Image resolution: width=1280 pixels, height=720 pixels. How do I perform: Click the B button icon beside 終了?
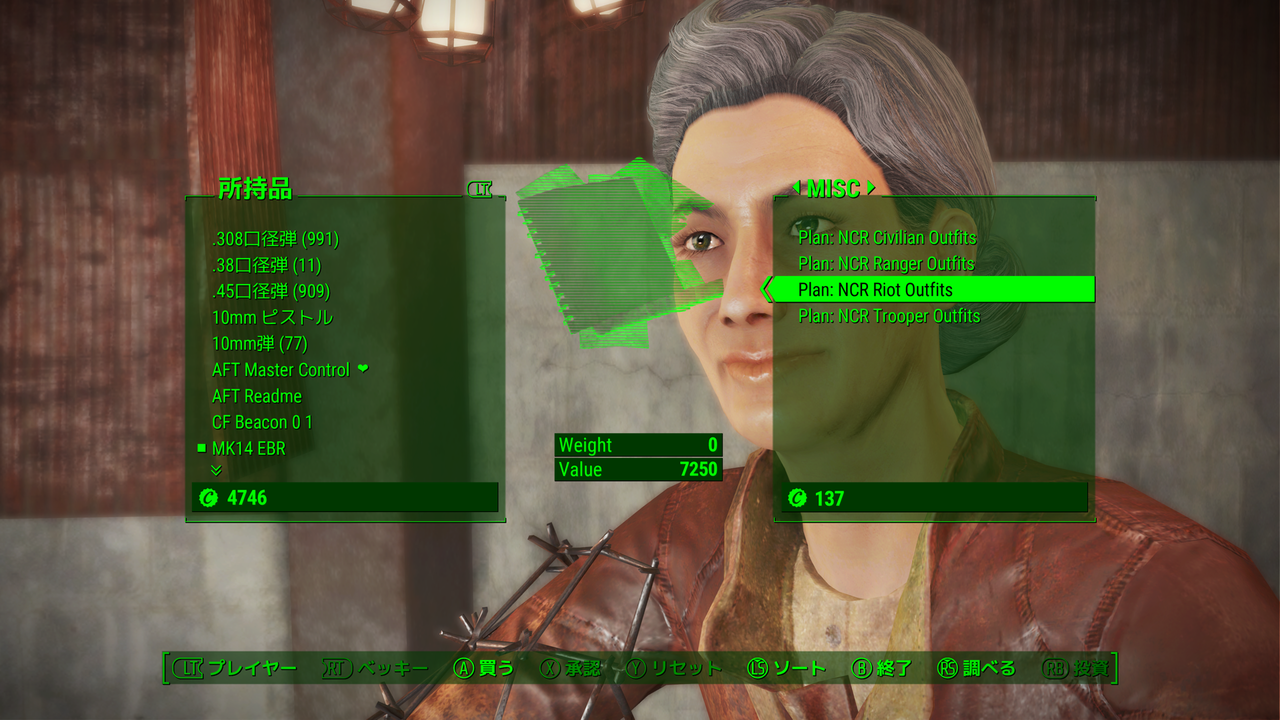pos(860,666)
